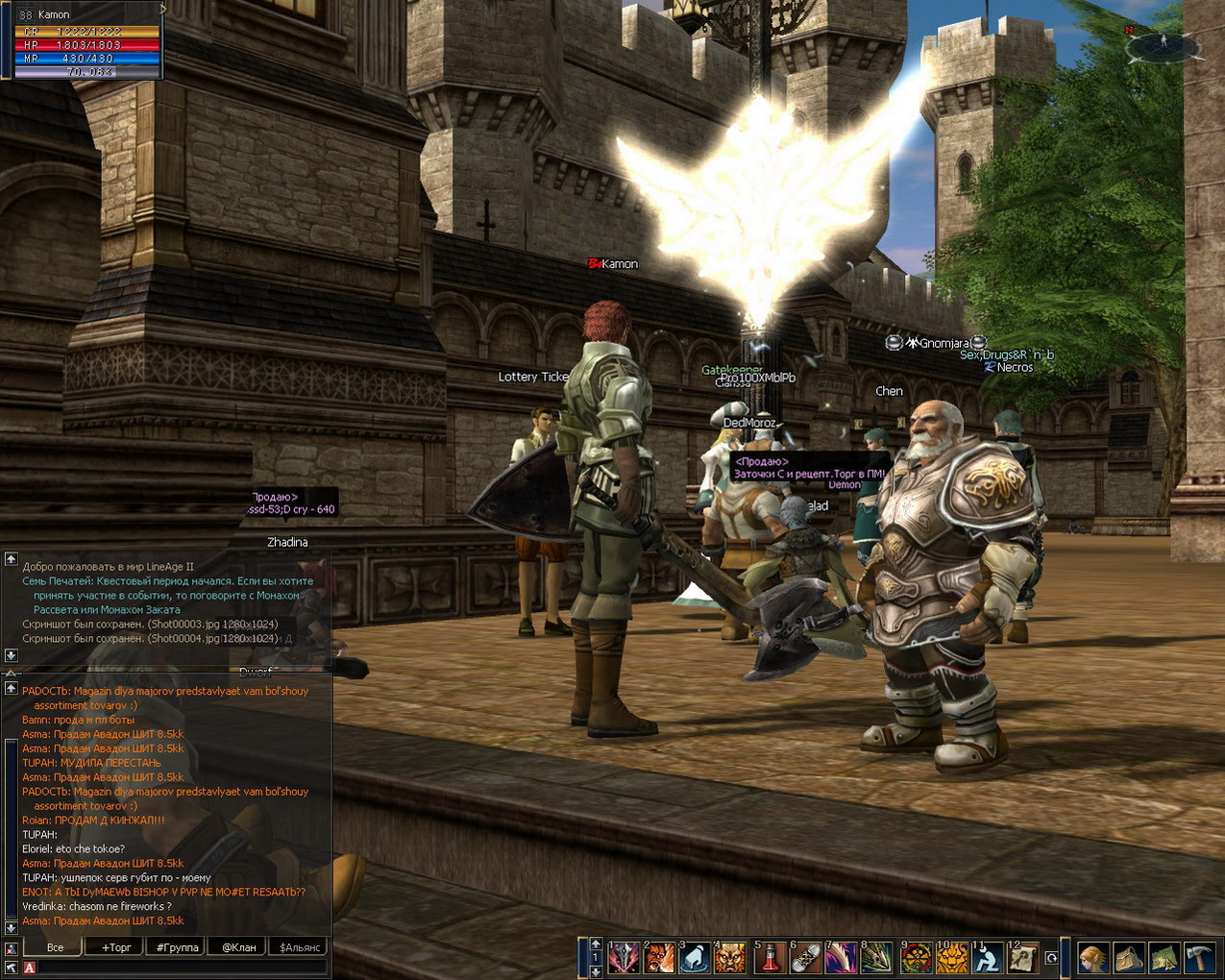Open the +Торг trade chat tab
Image resolution: width=1225 pixels, height=980 pixels.
[116, 947]
